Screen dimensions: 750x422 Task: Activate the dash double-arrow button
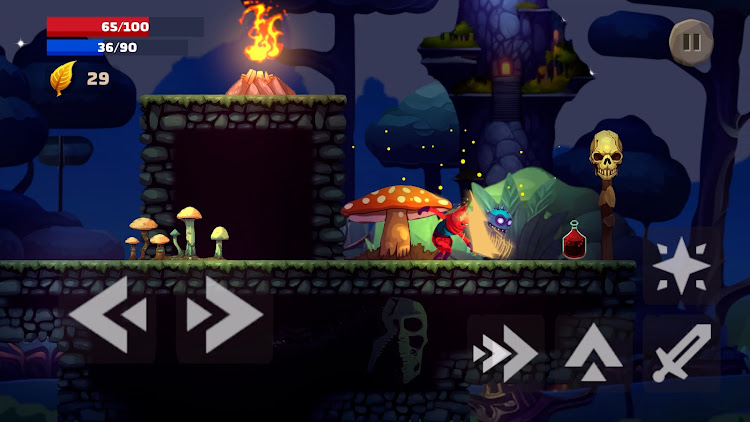[x=506, y=353]
